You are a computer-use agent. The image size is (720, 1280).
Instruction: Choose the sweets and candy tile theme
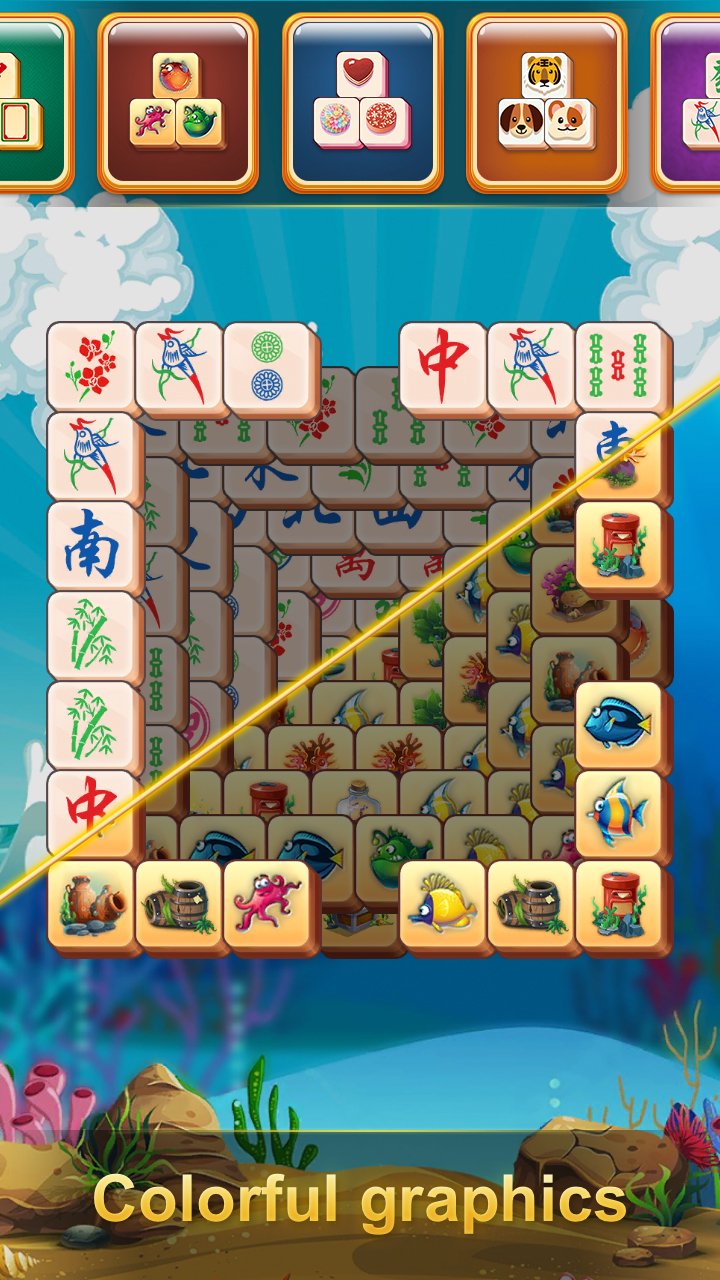pyautogui.click(x=362, y=101)
